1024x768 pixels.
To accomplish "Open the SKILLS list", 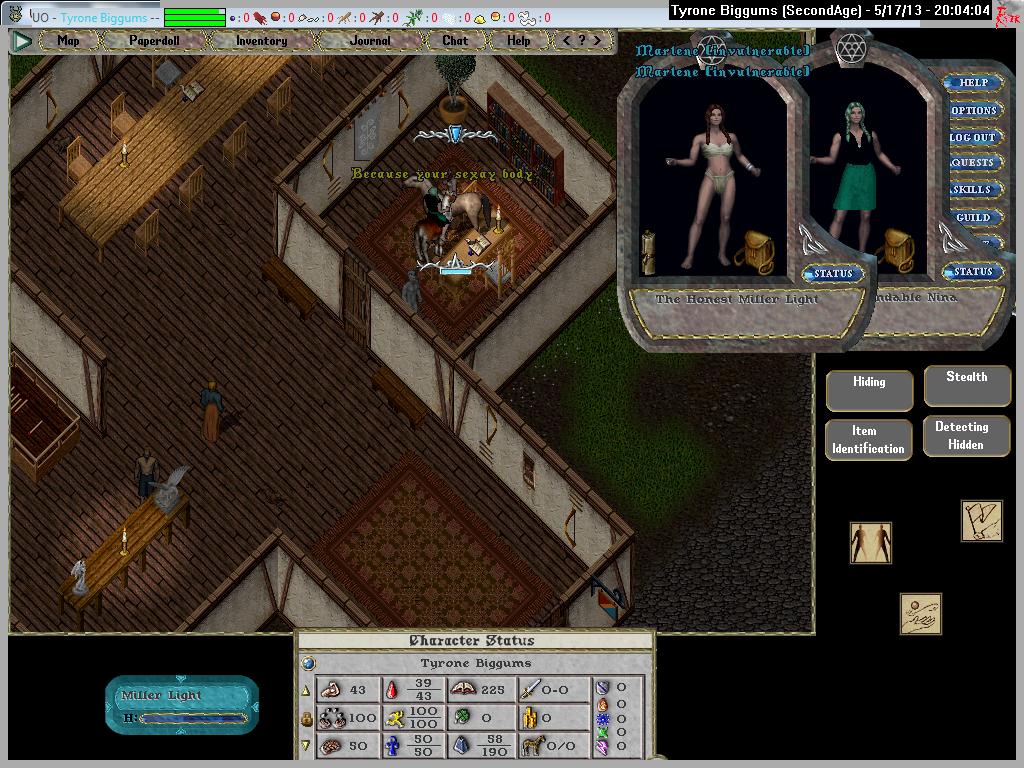I will pos(973,190).
